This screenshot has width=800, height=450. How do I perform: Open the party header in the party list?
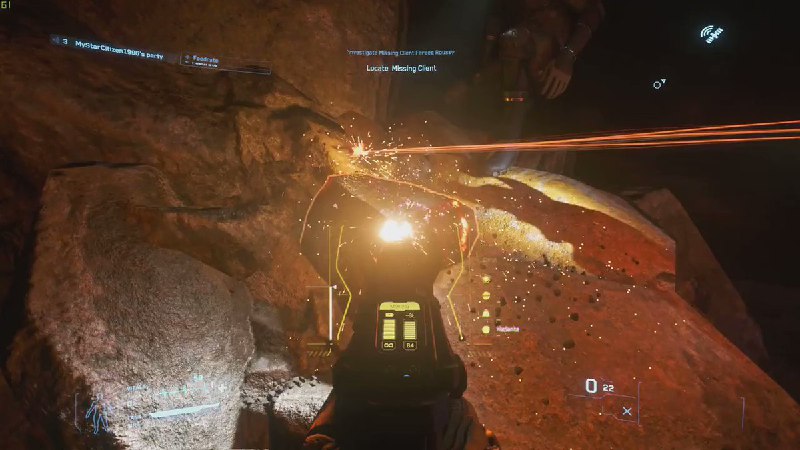click(x=116, y=45)
